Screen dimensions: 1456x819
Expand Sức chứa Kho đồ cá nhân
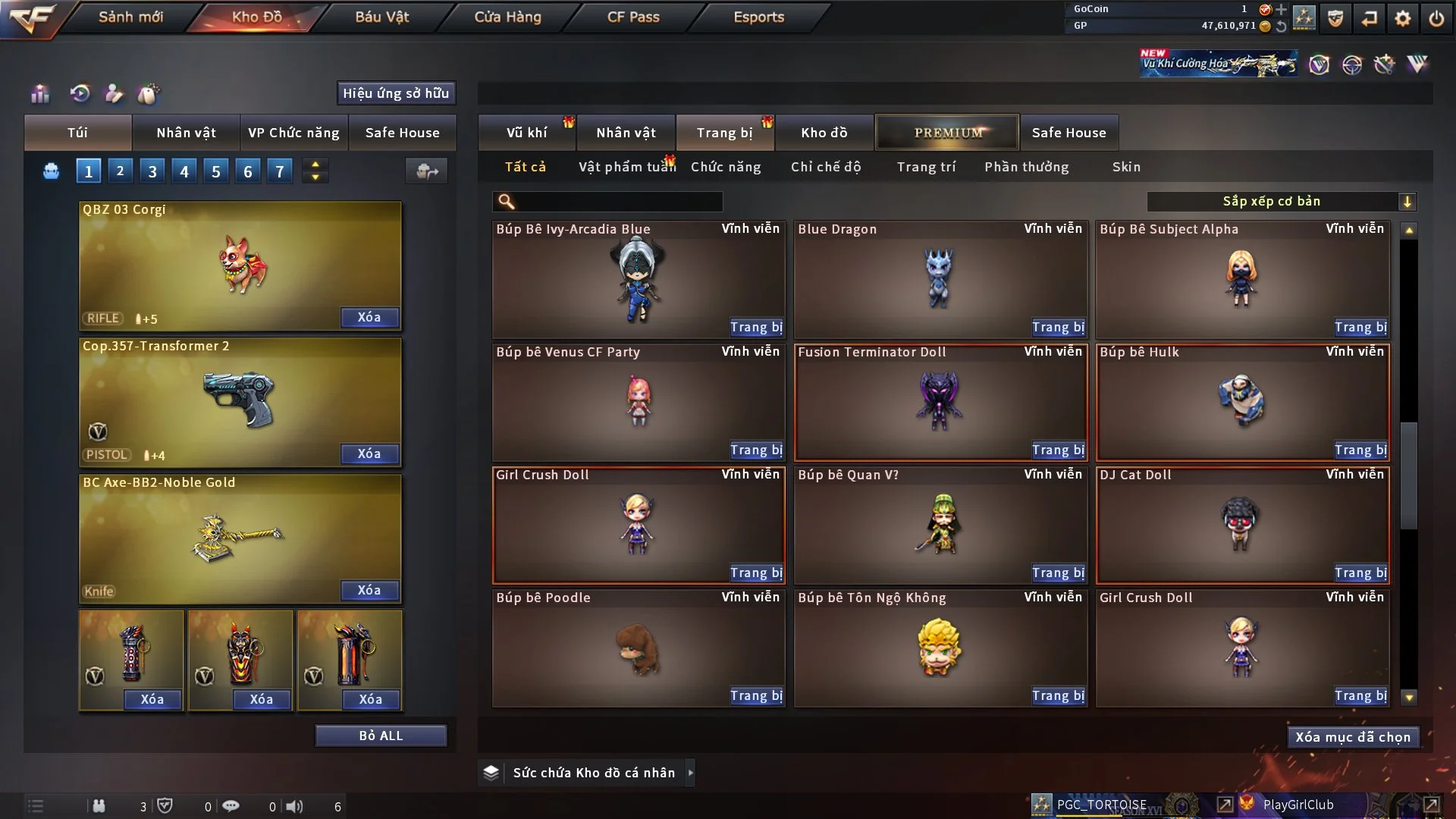690,773
